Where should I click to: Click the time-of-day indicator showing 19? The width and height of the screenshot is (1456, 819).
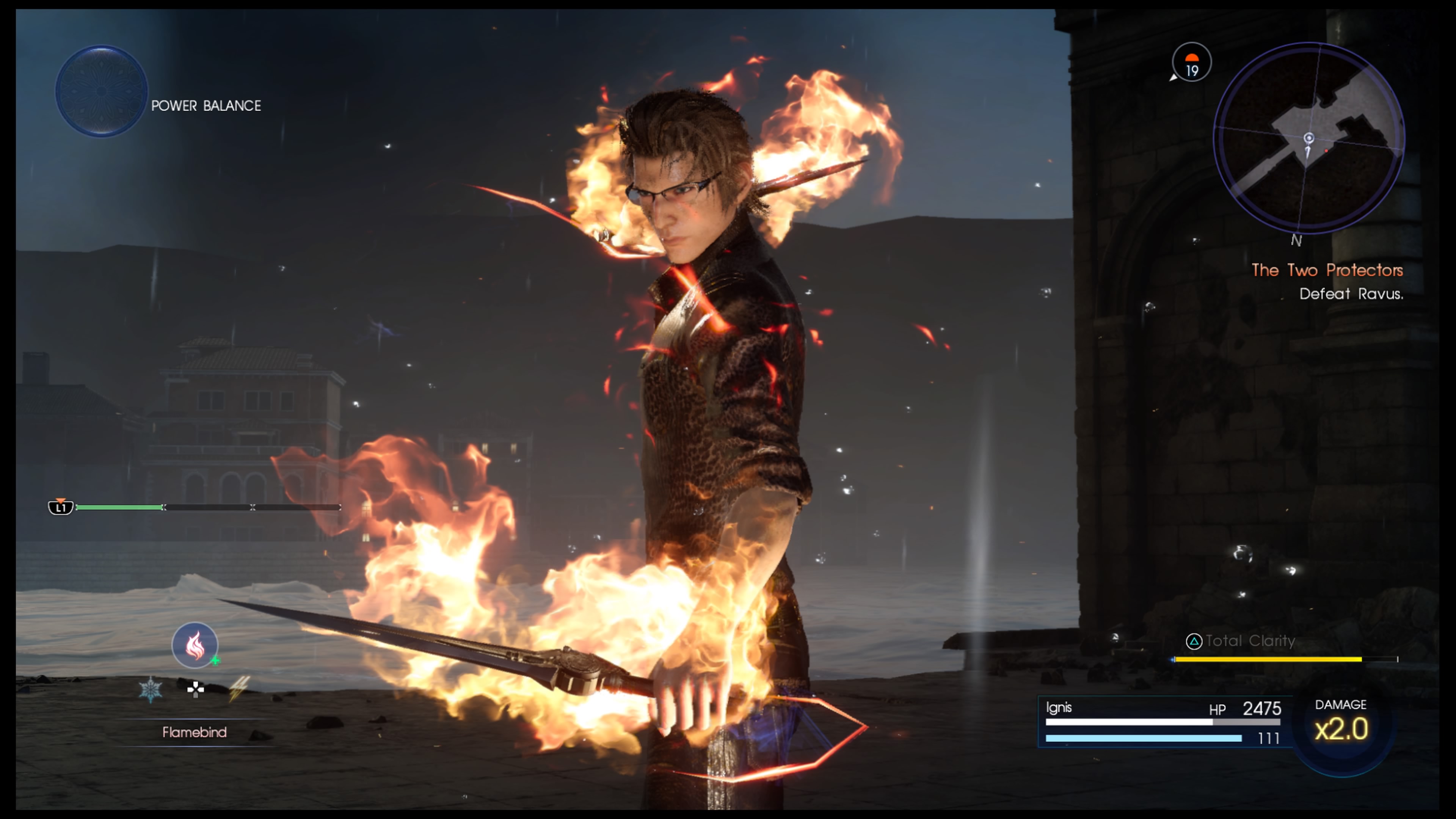(1191, 63)
